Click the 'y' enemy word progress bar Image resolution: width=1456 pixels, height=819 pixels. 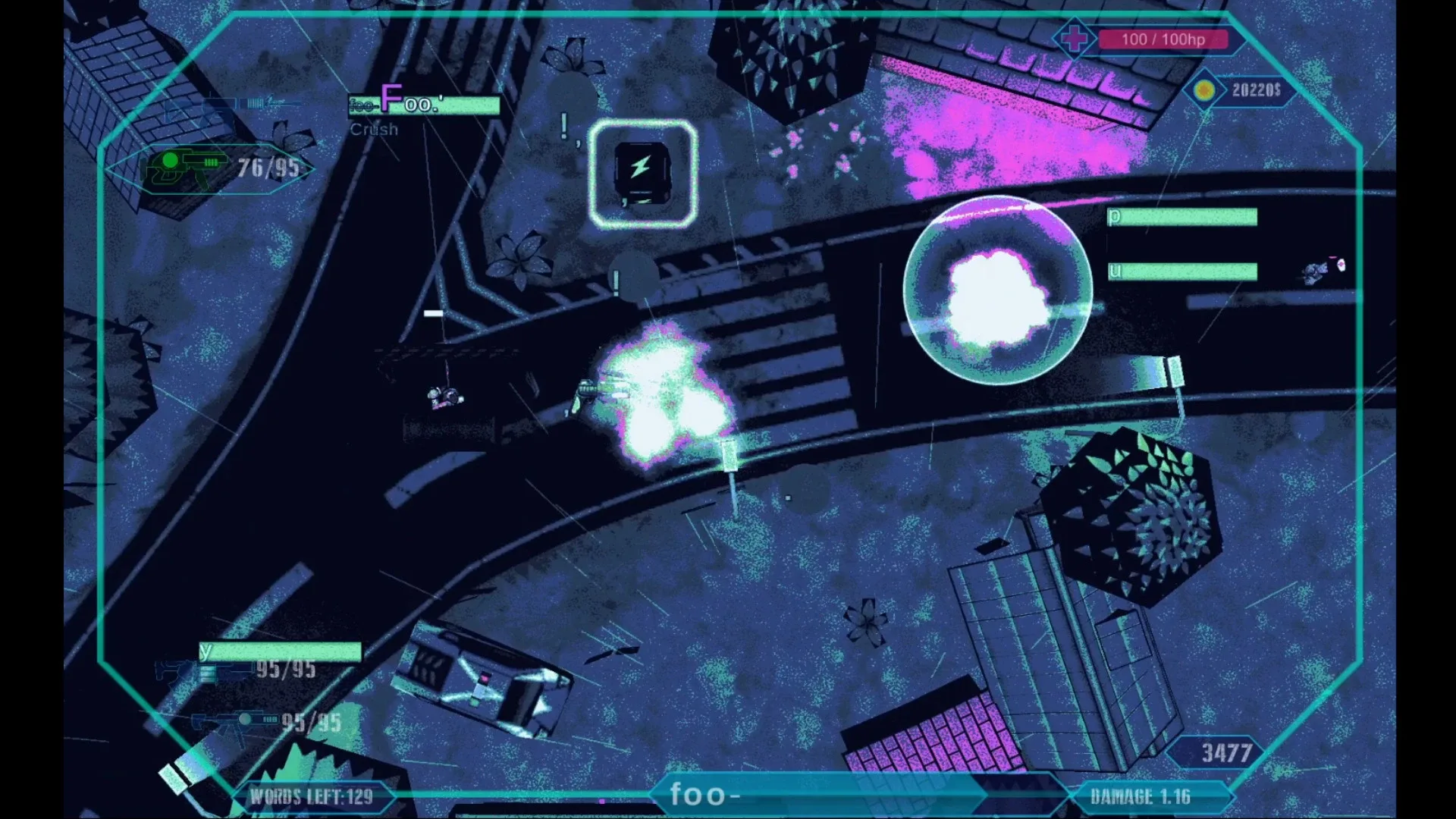point(281,651)
